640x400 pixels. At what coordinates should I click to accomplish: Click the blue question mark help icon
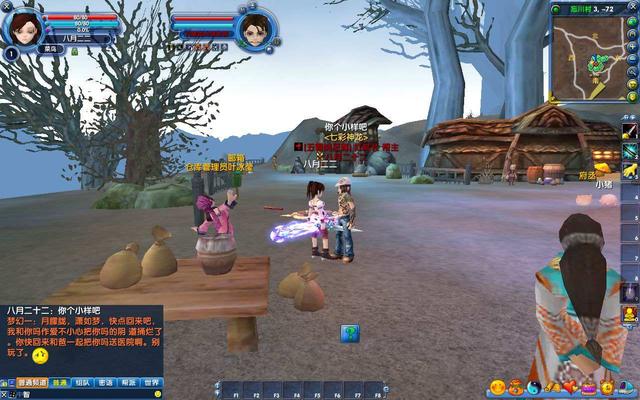pyautogui.click(x=349, y=333)
